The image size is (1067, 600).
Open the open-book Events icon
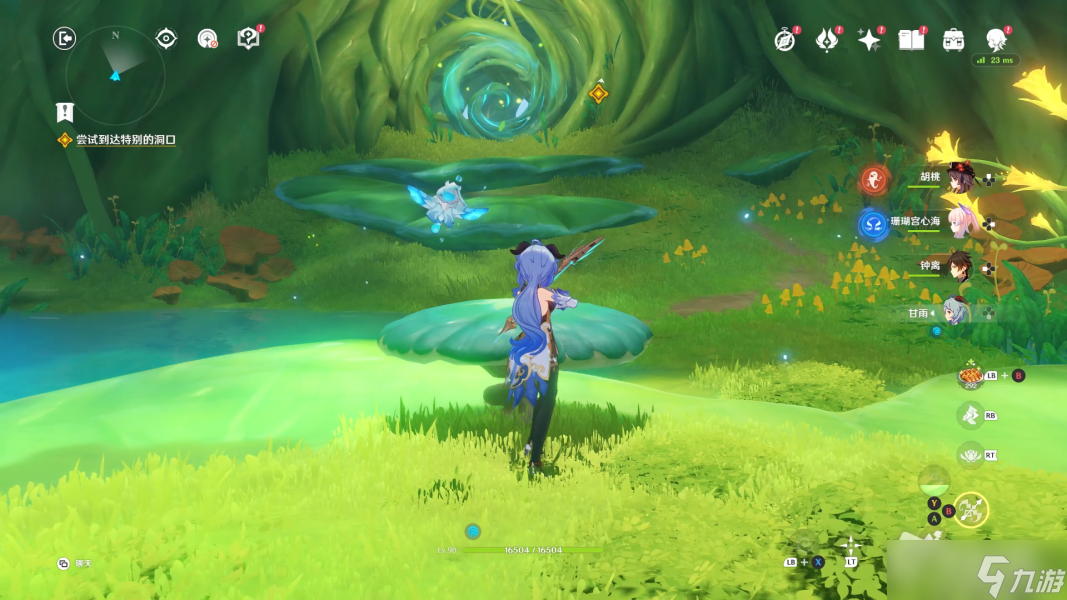click(x=911, y=40)
